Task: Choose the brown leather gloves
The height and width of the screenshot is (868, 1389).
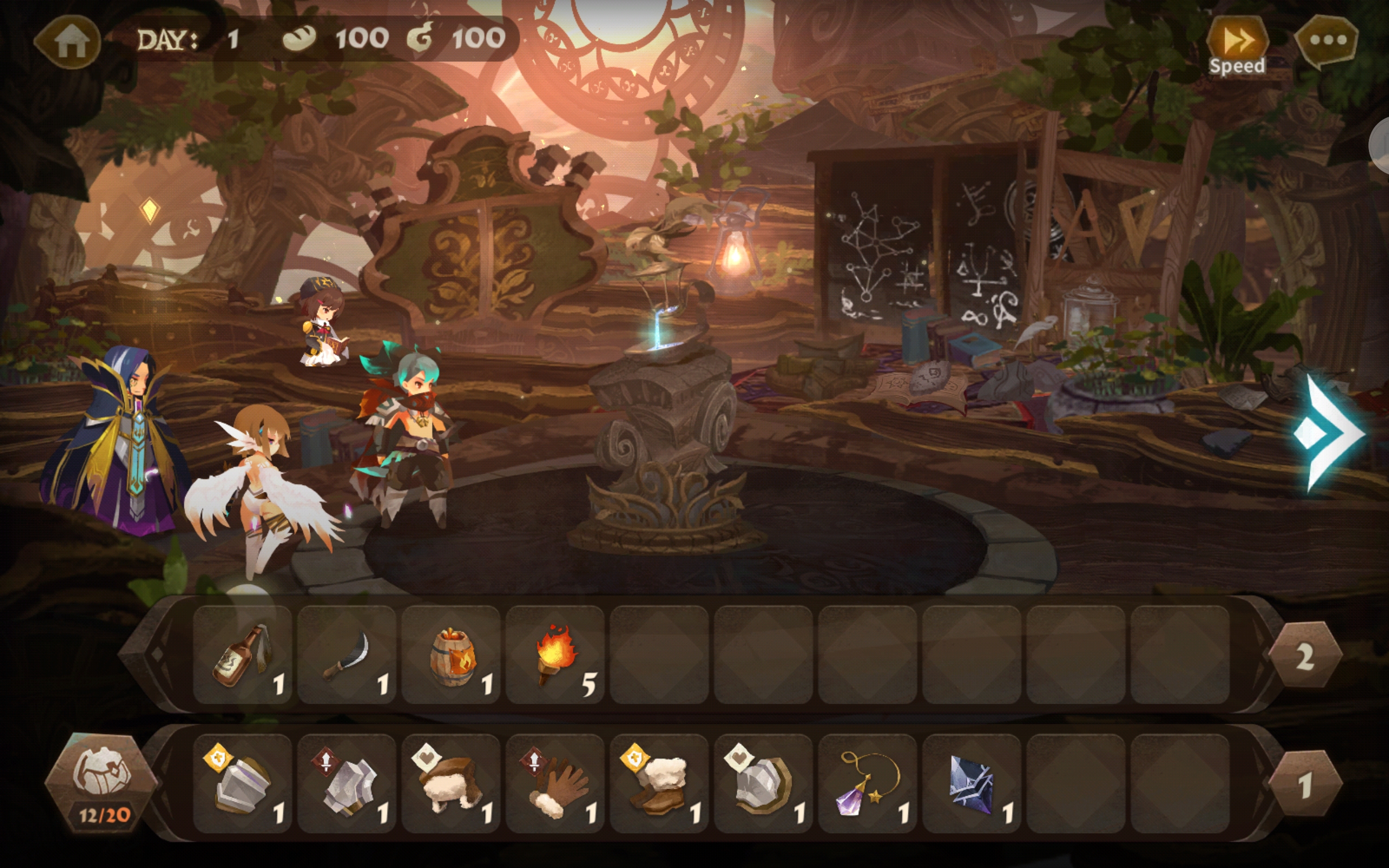Action: click(555, 783)
